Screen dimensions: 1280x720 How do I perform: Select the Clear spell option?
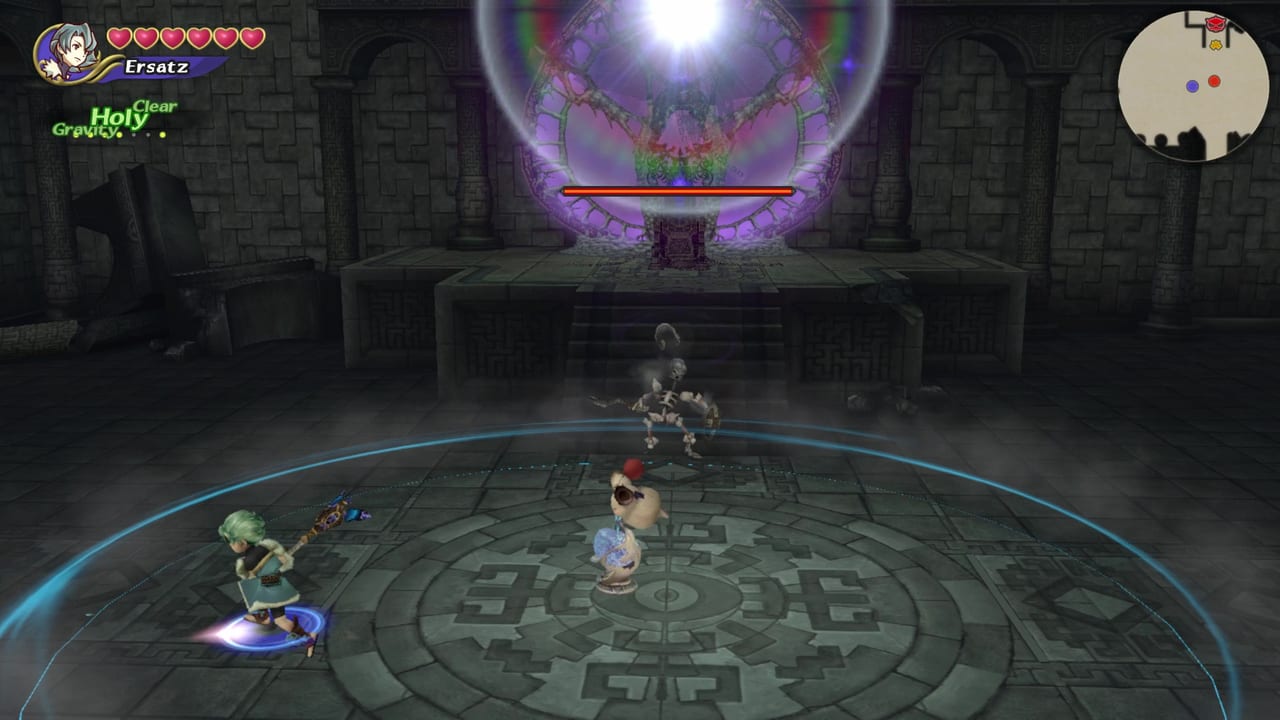[155, 105]
